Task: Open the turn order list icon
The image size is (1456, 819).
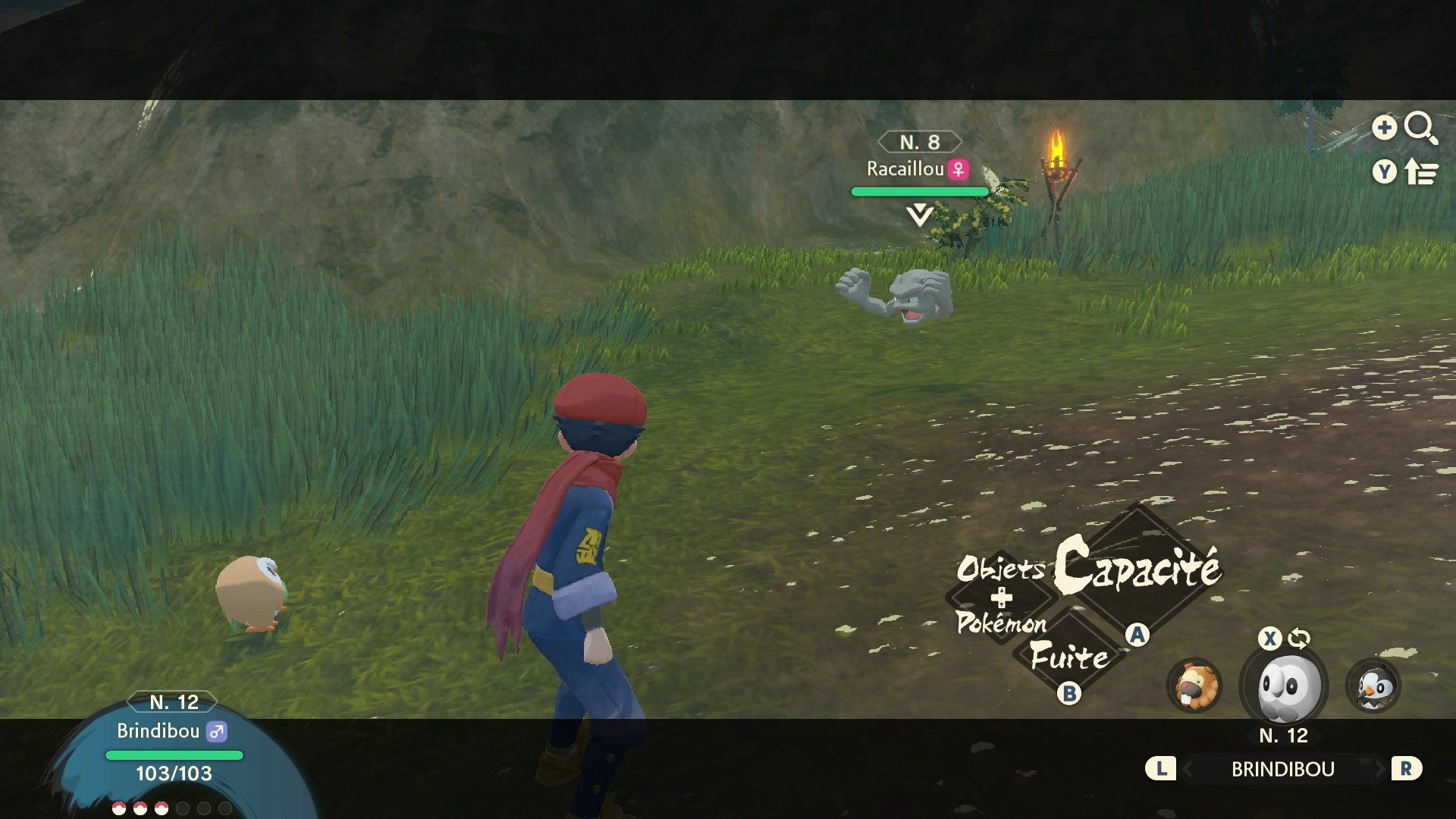Action: 1420,173
